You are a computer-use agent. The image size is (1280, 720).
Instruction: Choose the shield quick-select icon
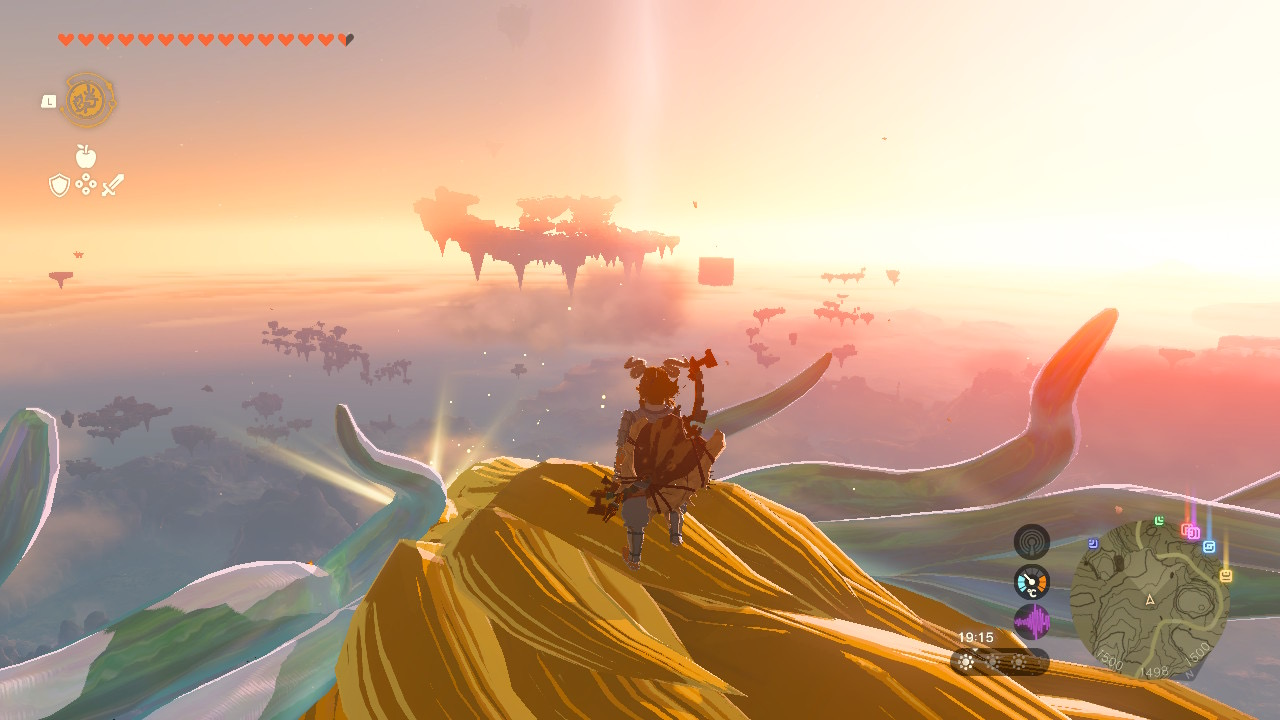point(59,185)
